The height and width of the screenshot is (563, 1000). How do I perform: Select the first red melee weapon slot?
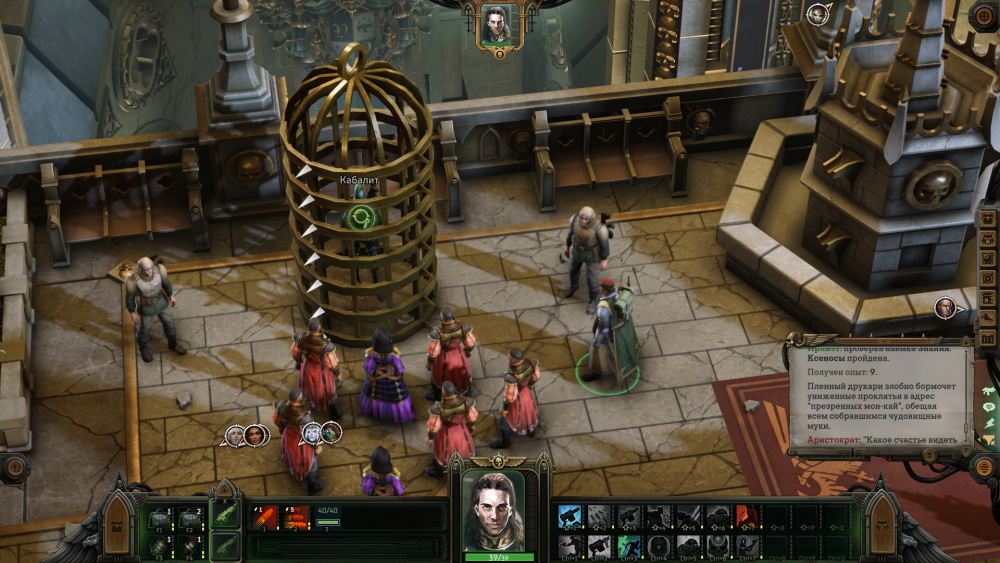[266, 517]
